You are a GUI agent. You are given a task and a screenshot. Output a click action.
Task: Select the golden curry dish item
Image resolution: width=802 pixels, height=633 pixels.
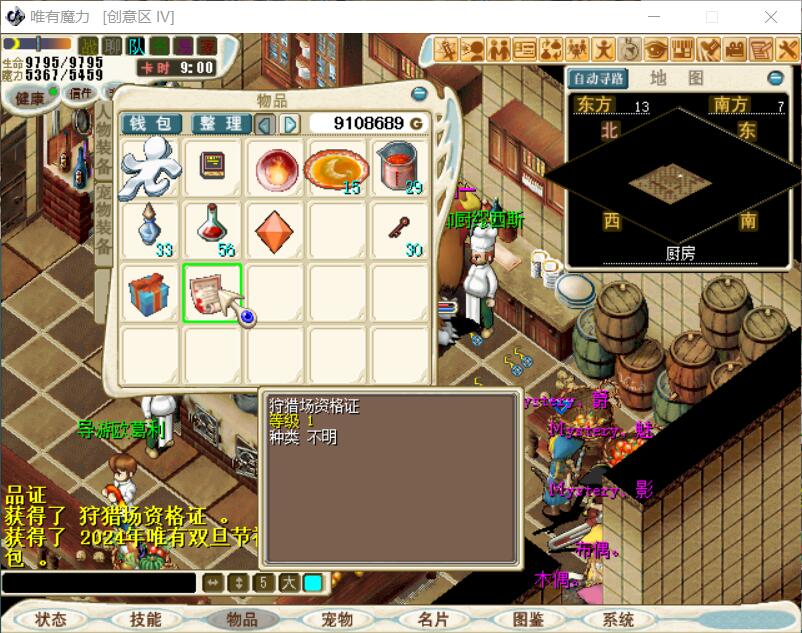(x=336, y=168)
